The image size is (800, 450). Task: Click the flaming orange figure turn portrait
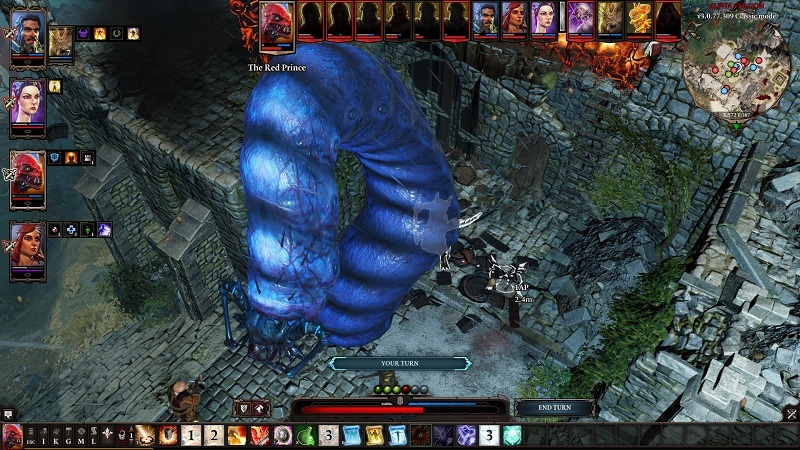point(639,18)
